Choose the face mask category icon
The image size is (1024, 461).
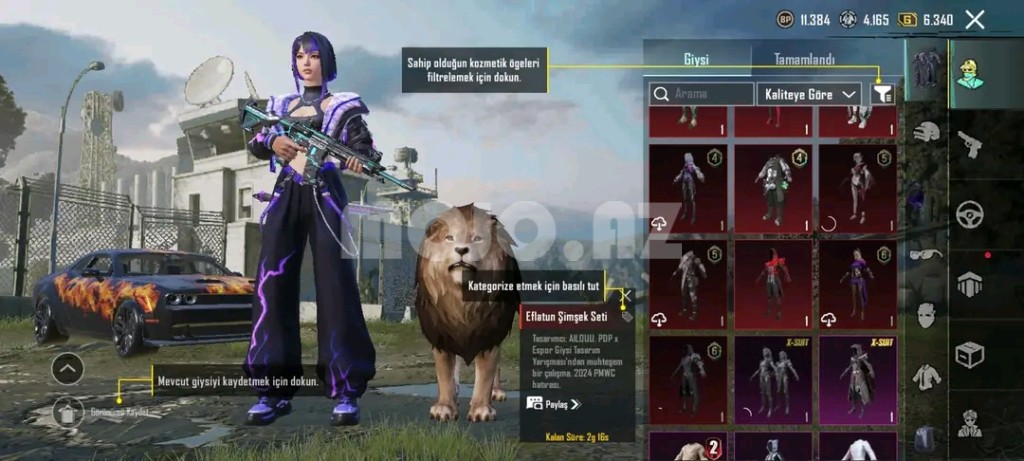pos(927,315)
